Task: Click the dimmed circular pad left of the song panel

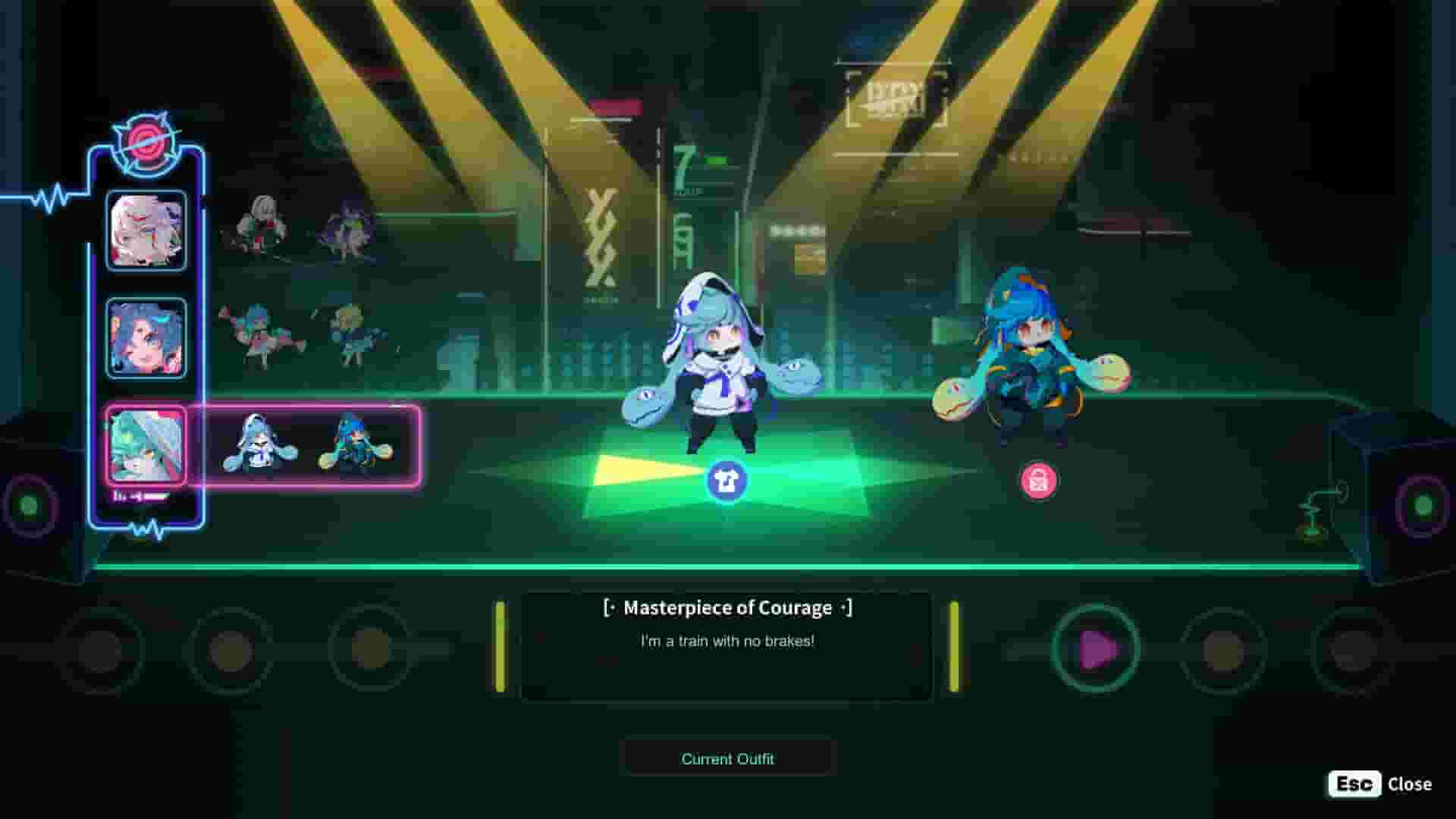Action: click(370, 648)
